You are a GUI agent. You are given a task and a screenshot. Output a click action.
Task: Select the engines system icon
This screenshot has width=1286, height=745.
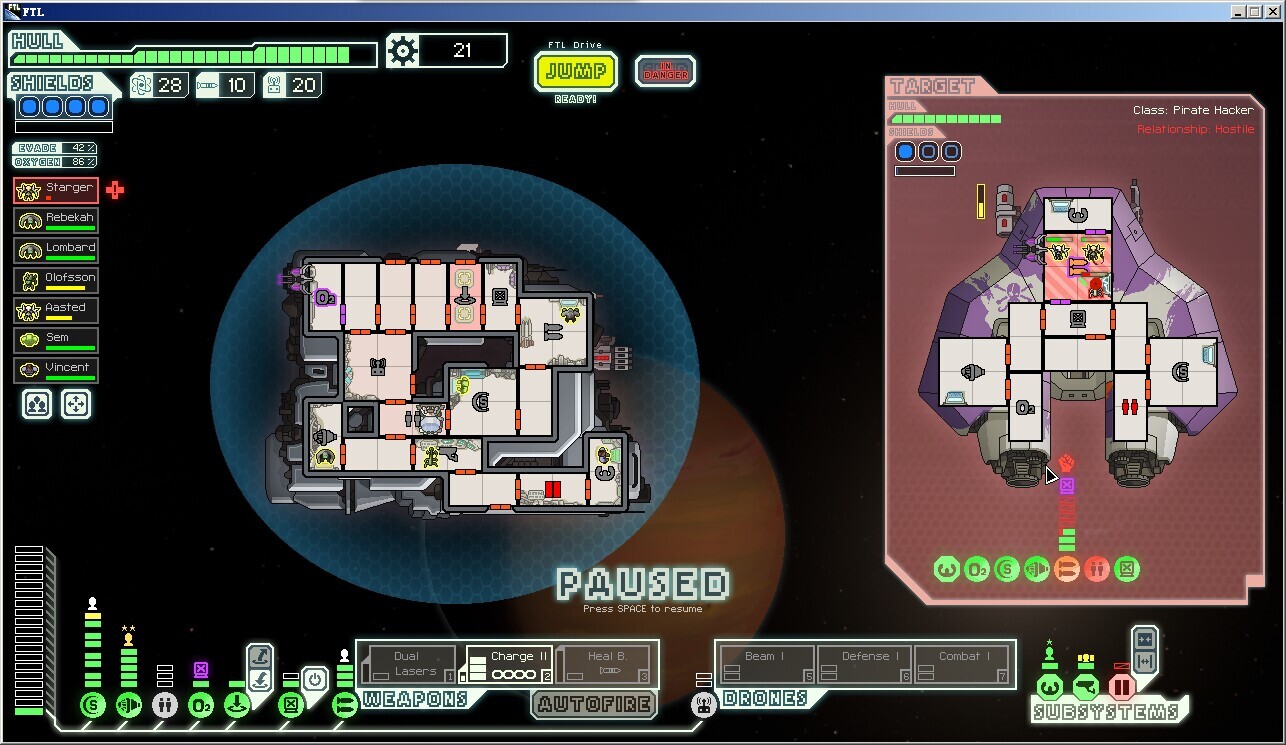(x=129, y=706)
